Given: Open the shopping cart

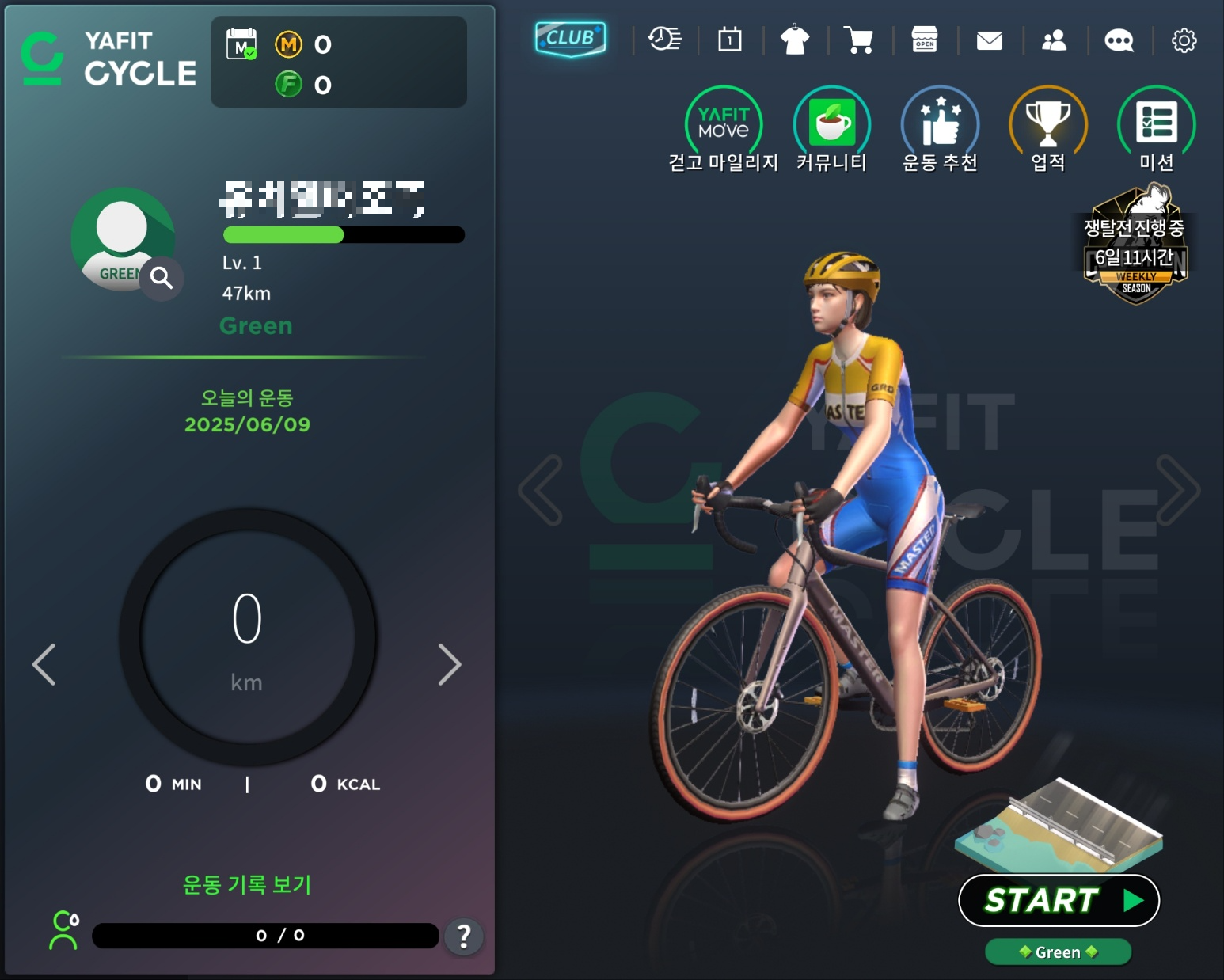Looking at the screenshot, I should click(x=860, y=39).
